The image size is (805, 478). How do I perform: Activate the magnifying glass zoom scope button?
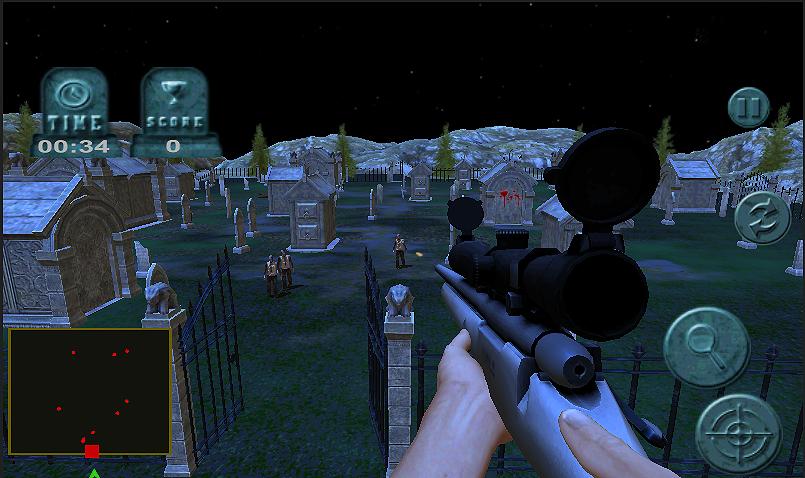[708, 346]
